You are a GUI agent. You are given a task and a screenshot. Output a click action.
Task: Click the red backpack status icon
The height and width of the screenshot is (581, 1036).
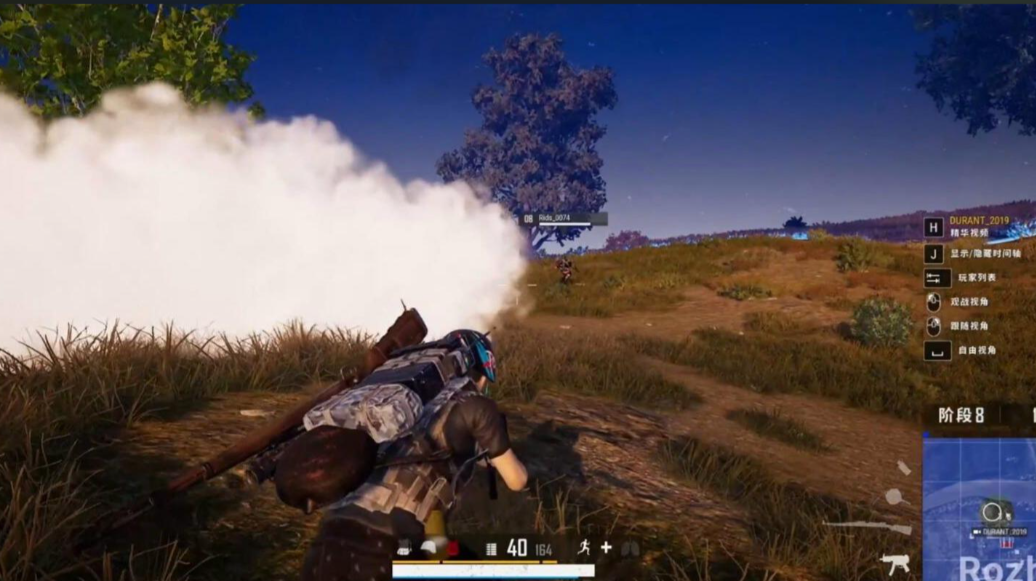coord(452,548)
